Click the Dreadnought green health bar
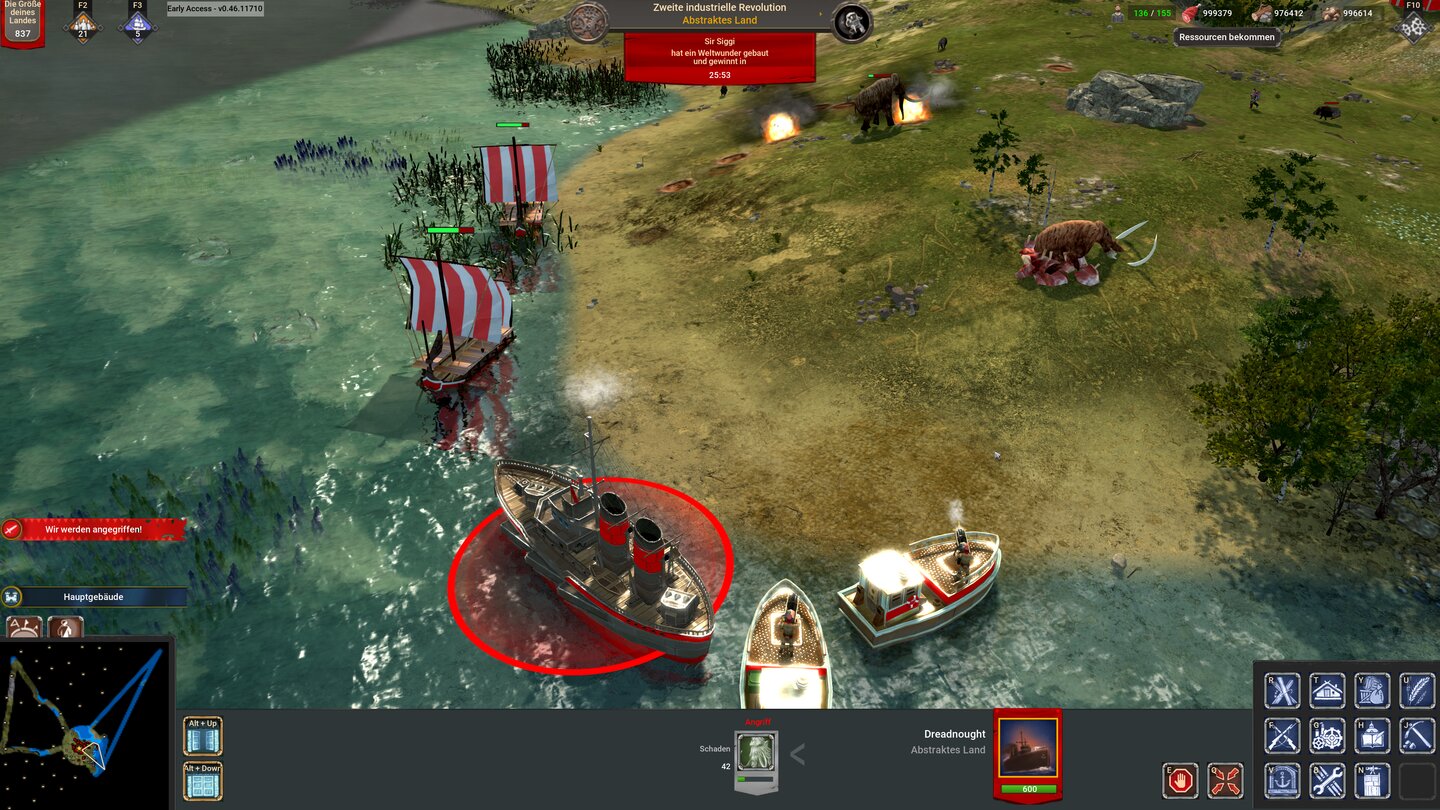 [1028, 787]
